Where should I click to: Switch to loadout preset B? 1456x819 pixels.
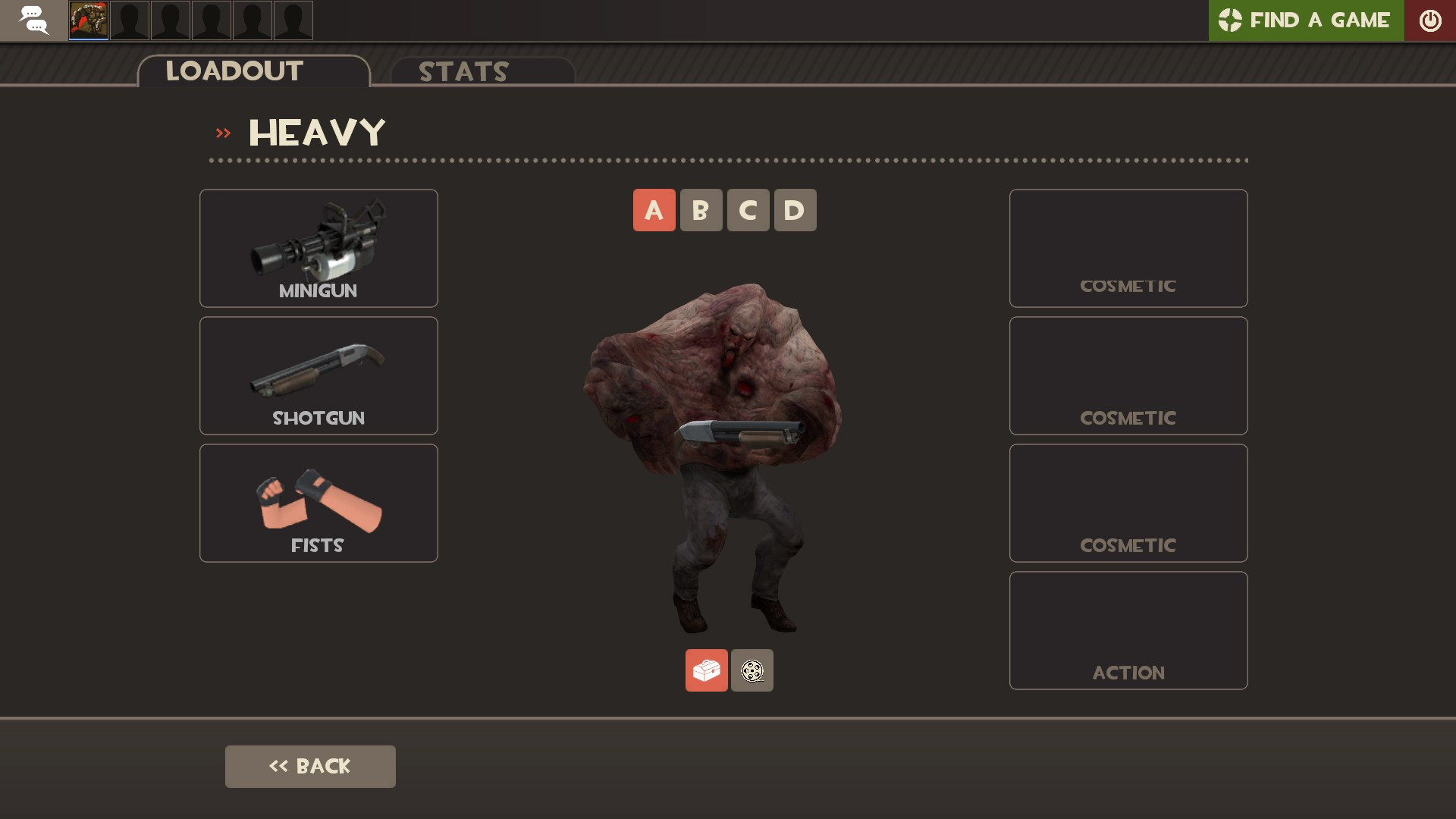(701, 210)
